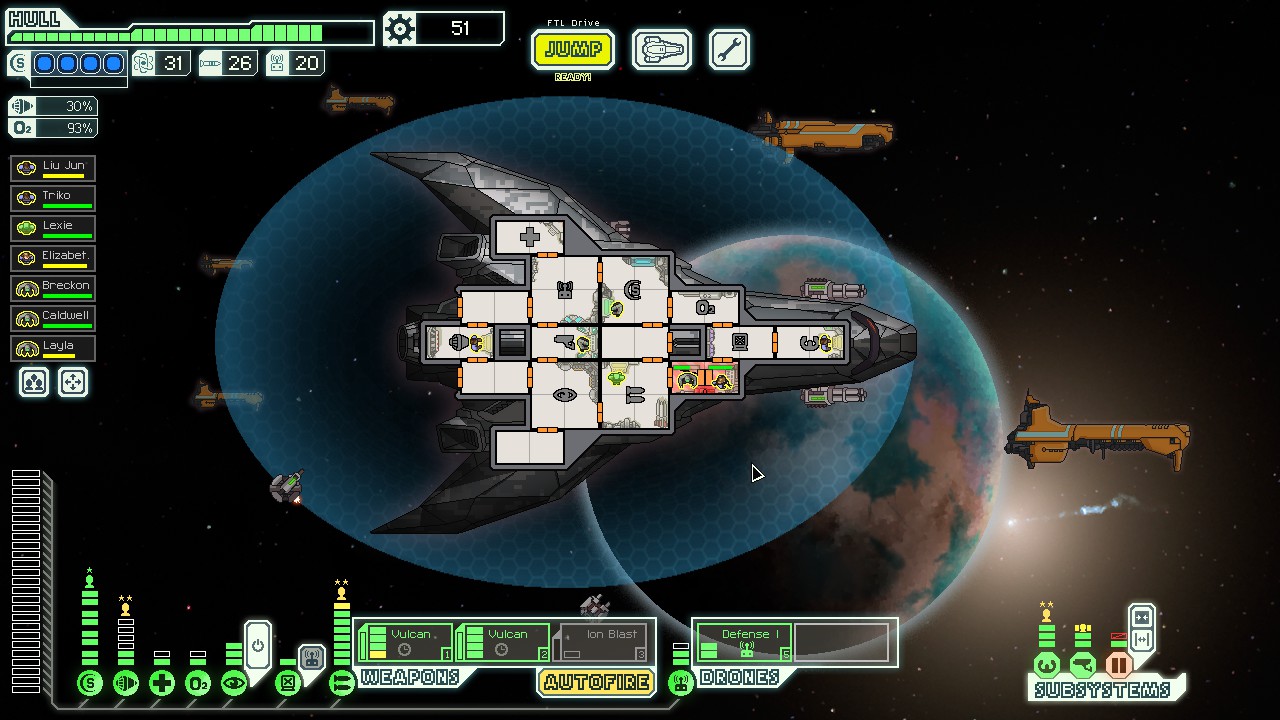Select crew member Caldwell
The width and height of the screenshot is (1280, 720).
(53, 318)
